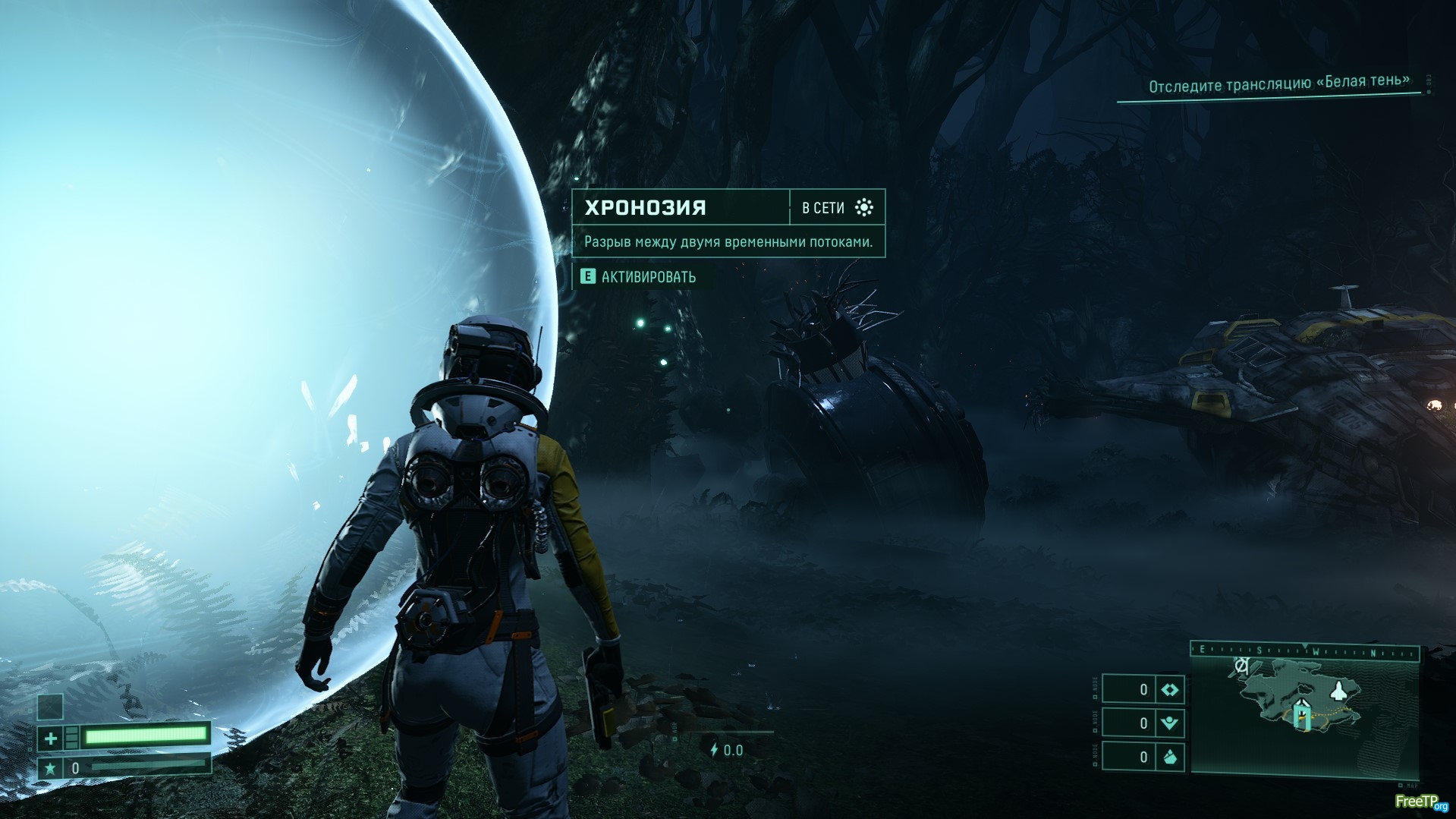Select the downward chevron resource icon
1456x819 pixels.
pyautogui.click(x=1169, y=723)
